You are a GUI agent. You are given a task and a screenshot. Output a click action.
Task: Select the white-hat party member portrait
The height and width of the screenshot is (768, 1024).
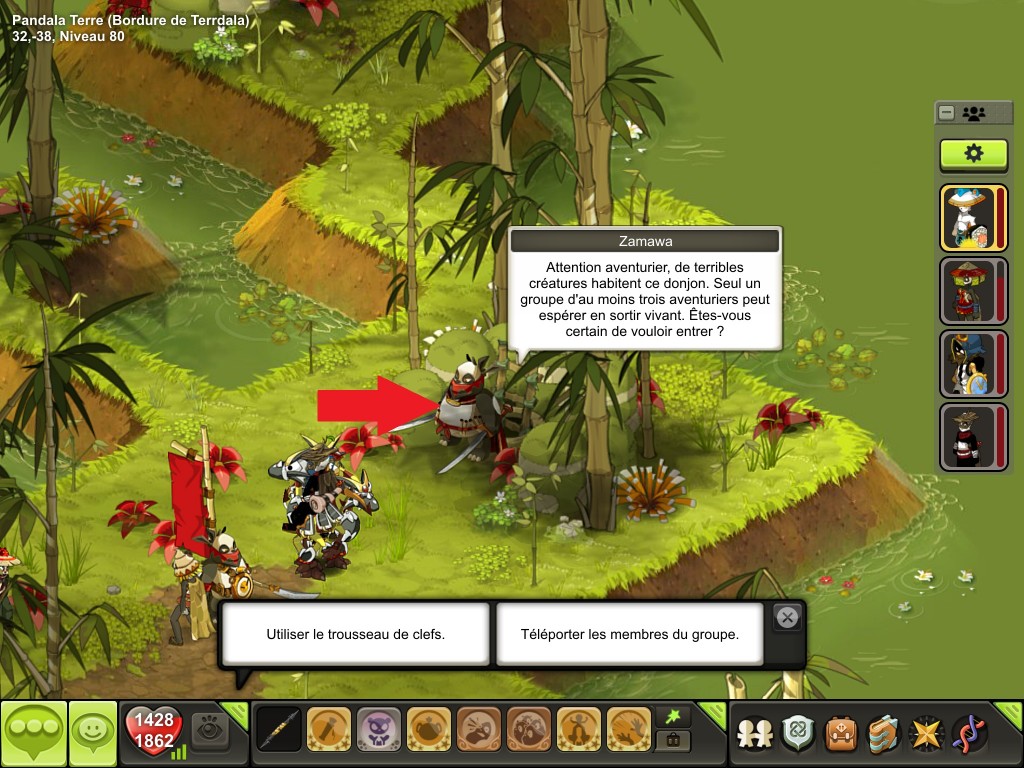(968, 218)
